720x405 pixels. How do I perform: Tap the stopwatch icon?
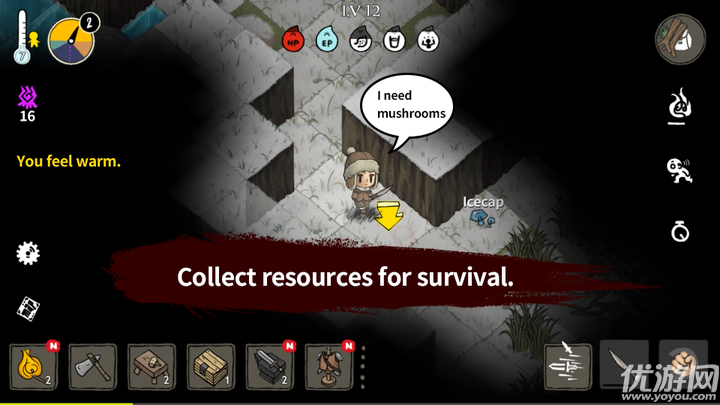680,232
